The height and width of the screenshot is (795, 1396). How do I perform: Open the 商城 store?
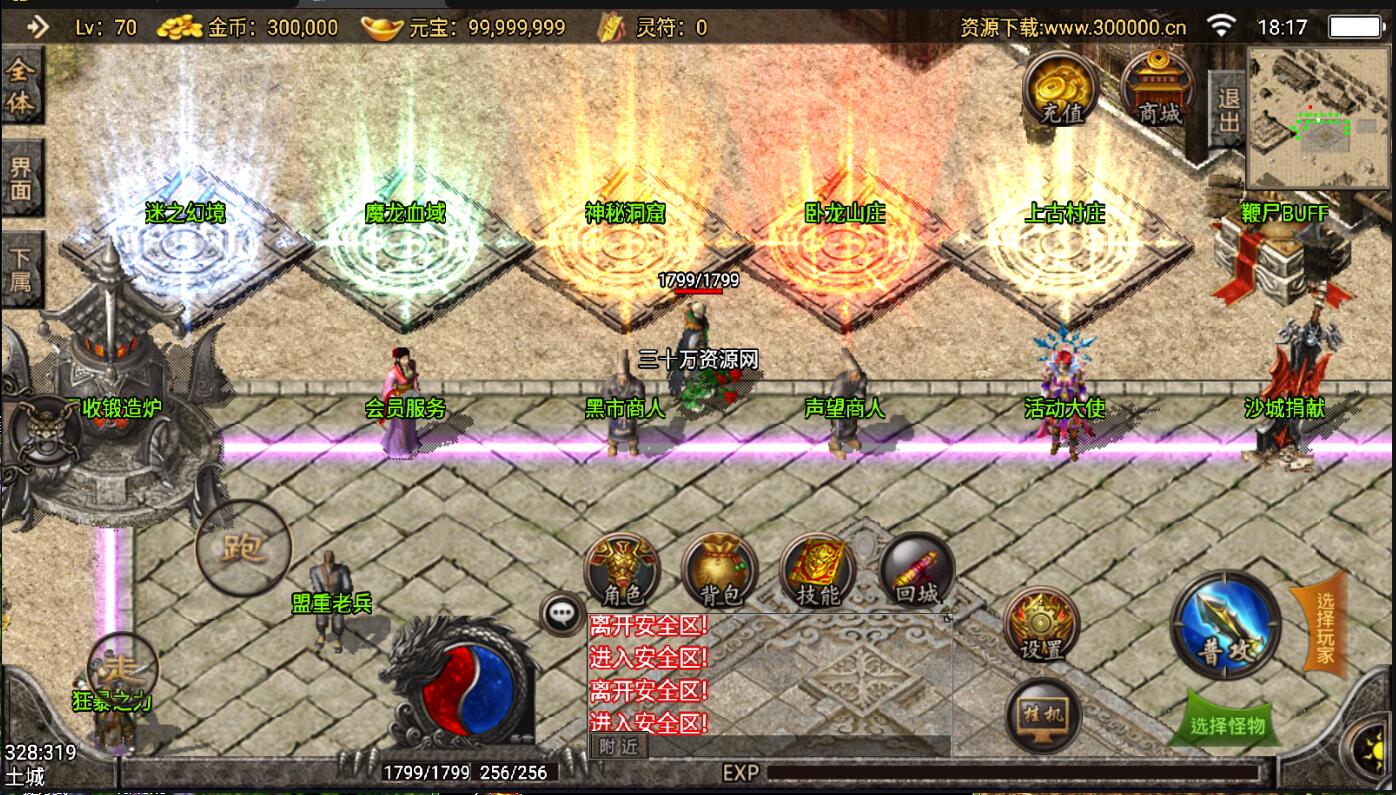[x=1160, y=89]
